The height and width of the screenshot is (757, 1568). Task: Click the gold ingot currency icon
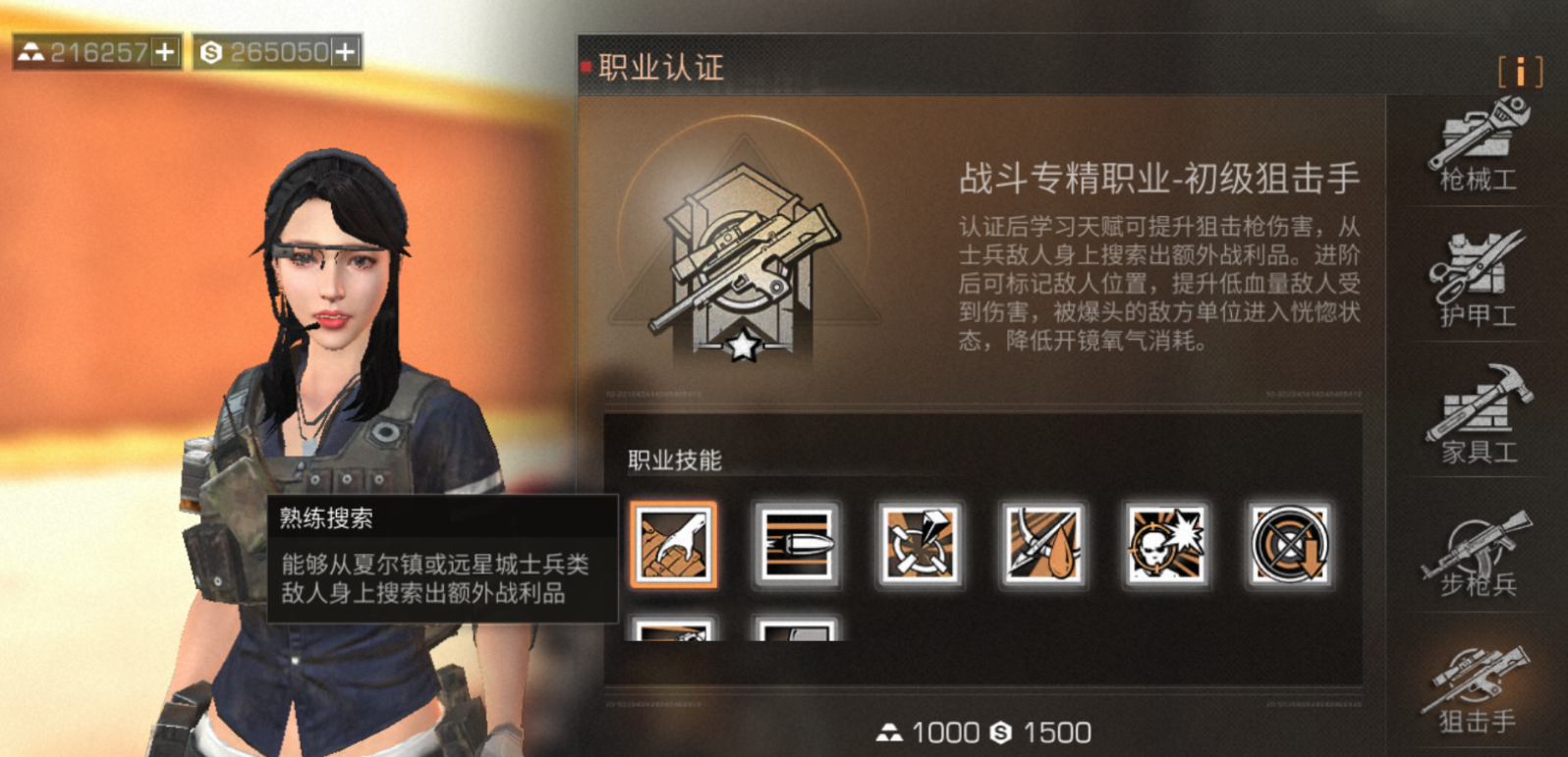(32, 50)
